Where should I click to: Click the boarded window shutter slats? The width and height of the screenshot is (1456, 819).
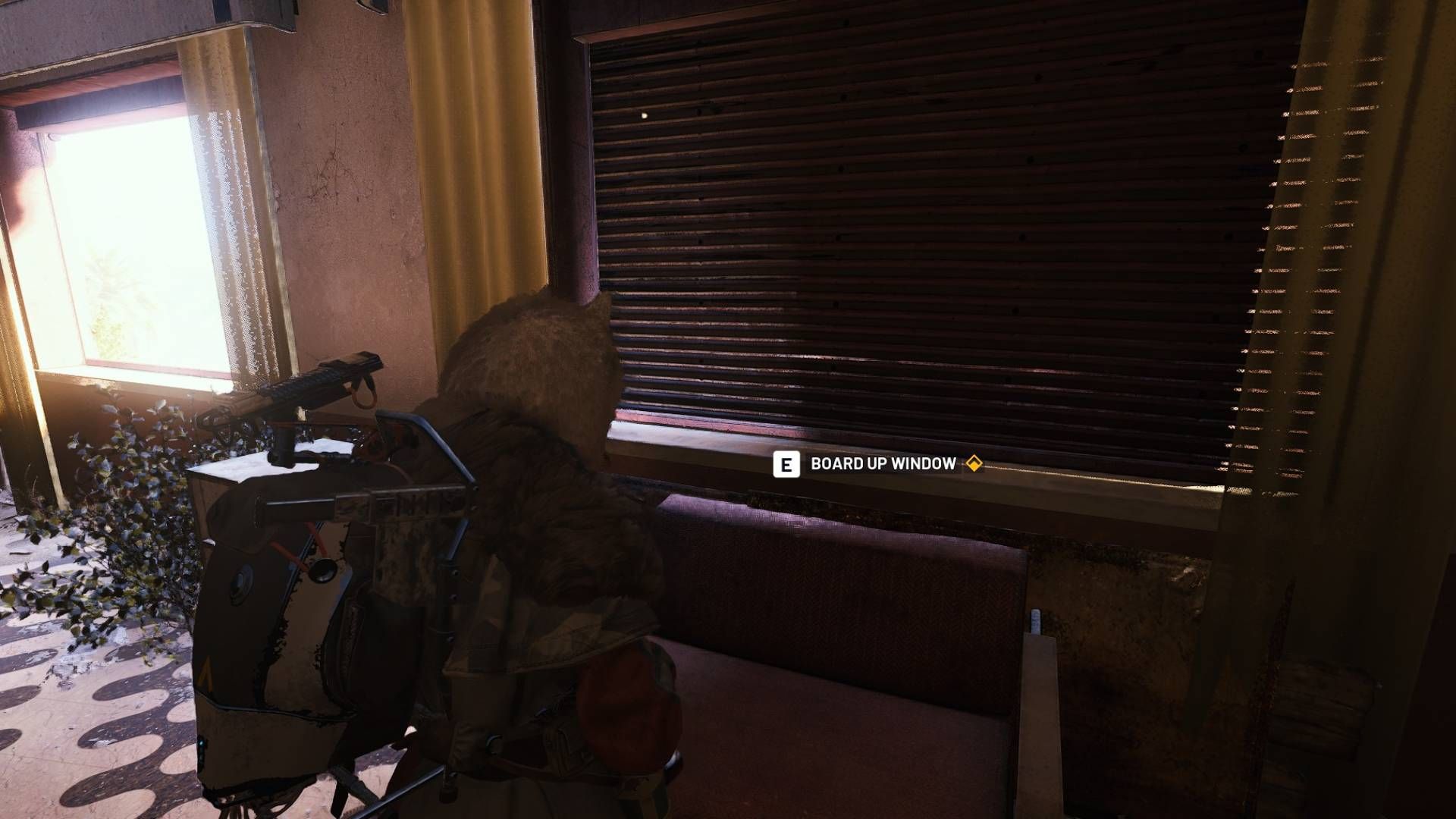pyautogui.click(x=910, y=227)
